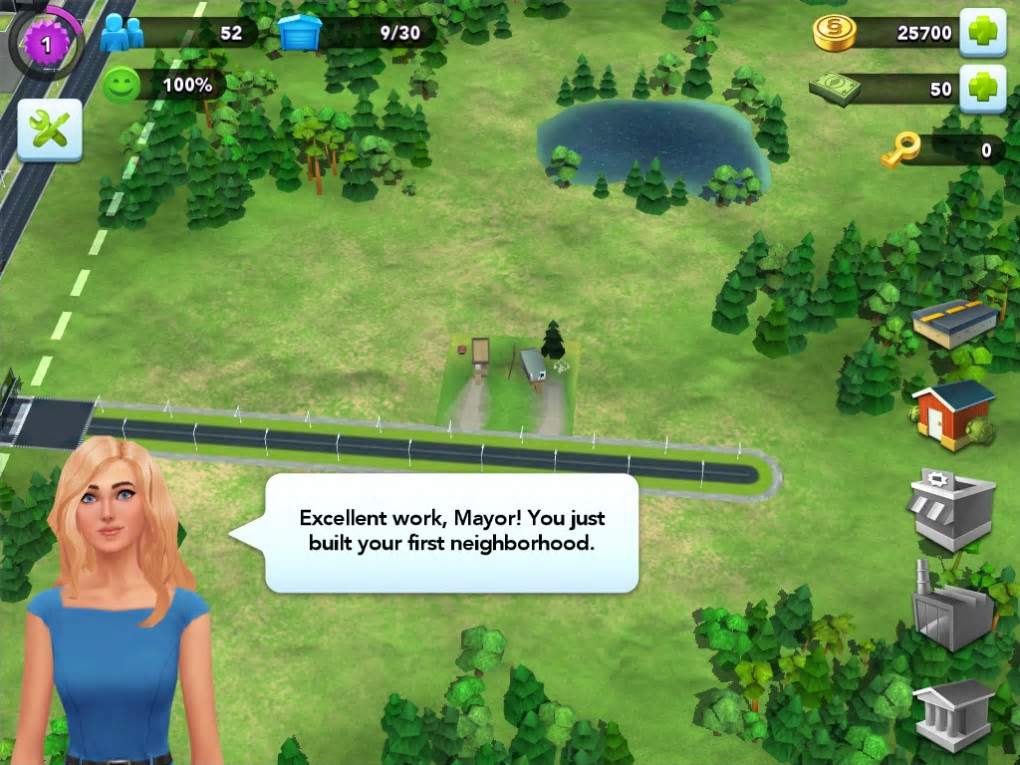1020x765 pixels.
Task: Tap the purple level 1 badge
Action: point(45,43)
